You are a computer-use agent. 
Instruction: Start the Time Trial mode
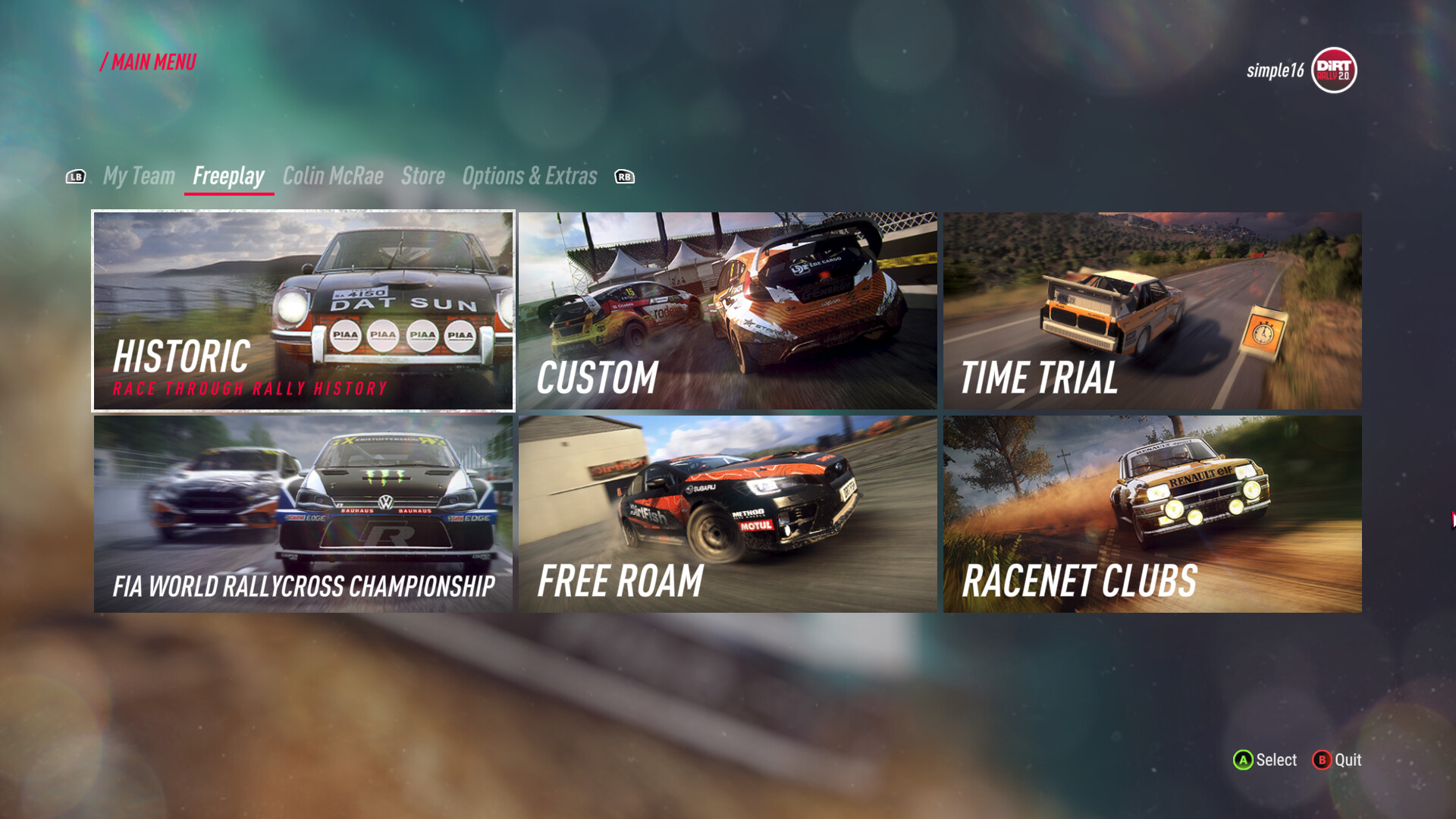(x=1152, y=311)
